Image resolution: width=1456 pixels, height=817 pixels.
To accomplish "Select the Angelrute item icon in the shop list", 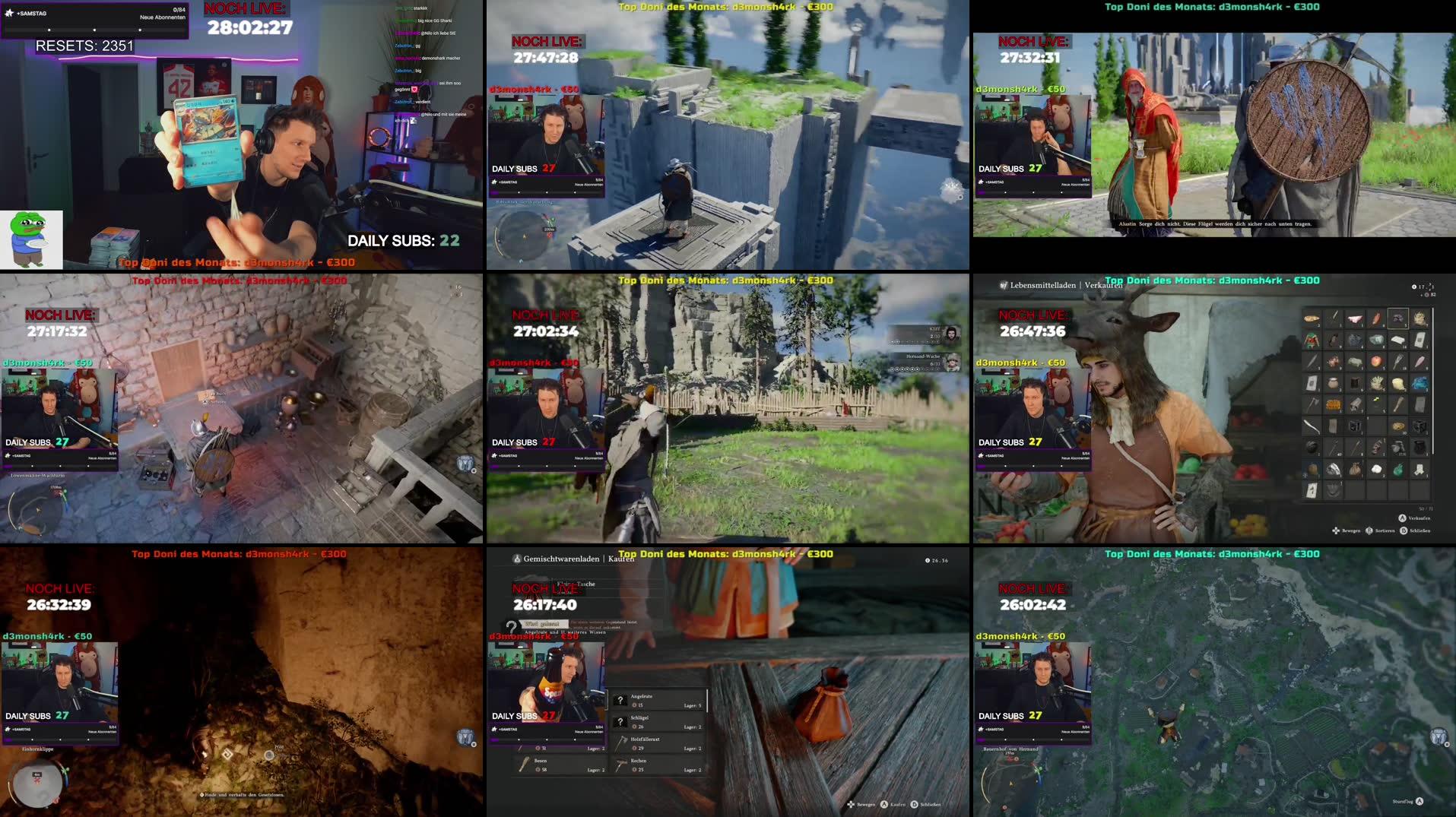I will pyautogui.click(x=620, y=700).
